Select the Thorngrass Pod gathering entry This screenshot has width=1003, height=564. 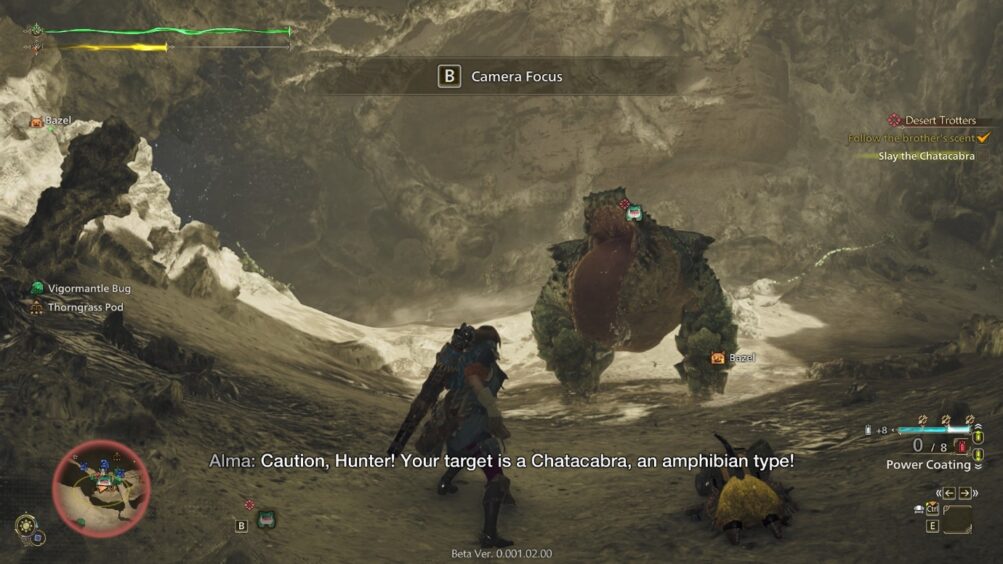click(x=86, y=307)
